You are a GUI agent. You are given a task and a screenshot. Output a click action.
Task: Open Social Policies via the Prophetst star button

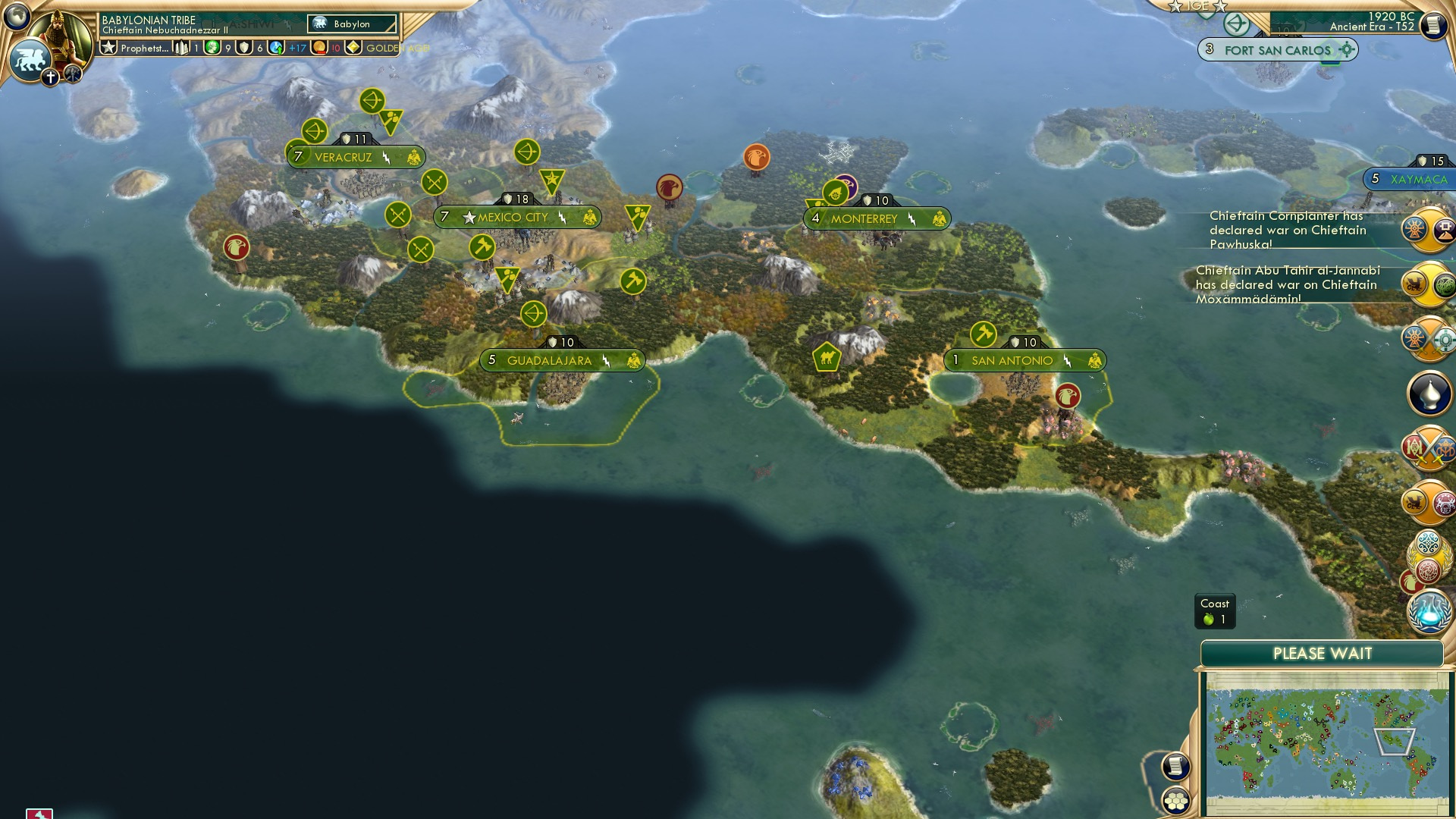(108, 47)
